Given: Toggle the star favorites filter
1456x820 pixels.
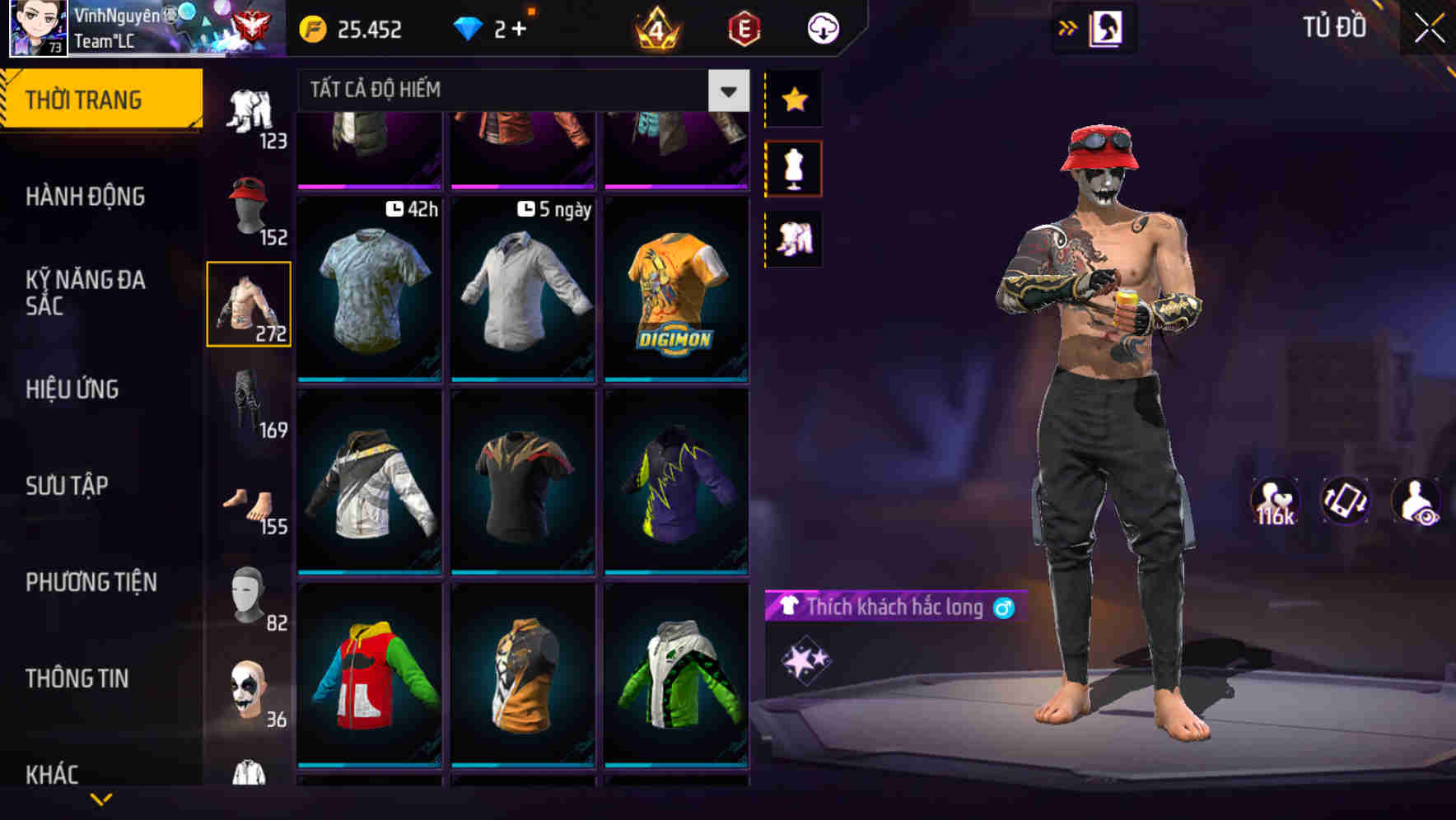Looking at the screenshot, I should click(793, 100).
